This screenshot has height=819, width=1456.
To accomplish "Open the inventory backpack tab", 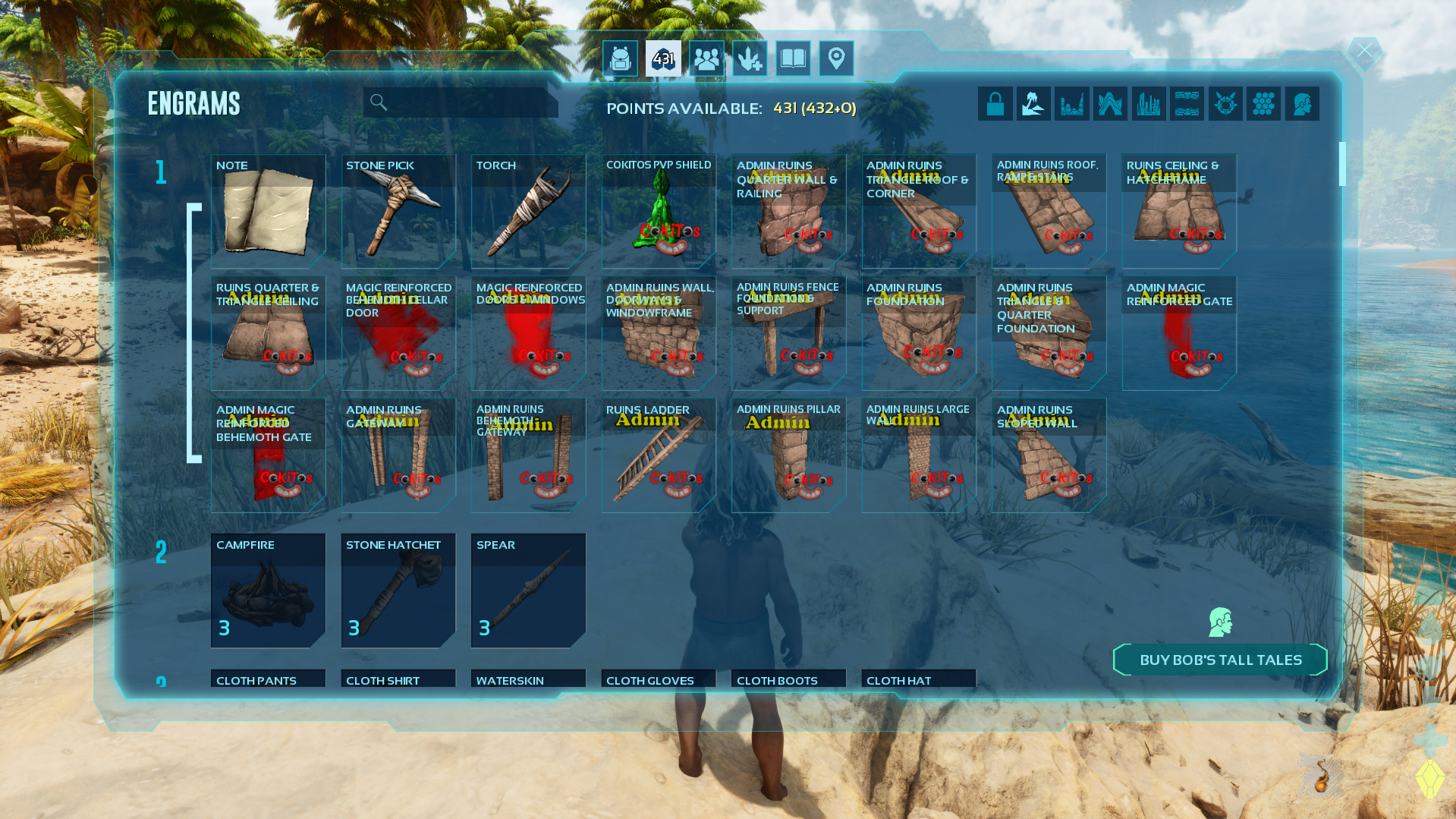I will (x=620, y=58).
